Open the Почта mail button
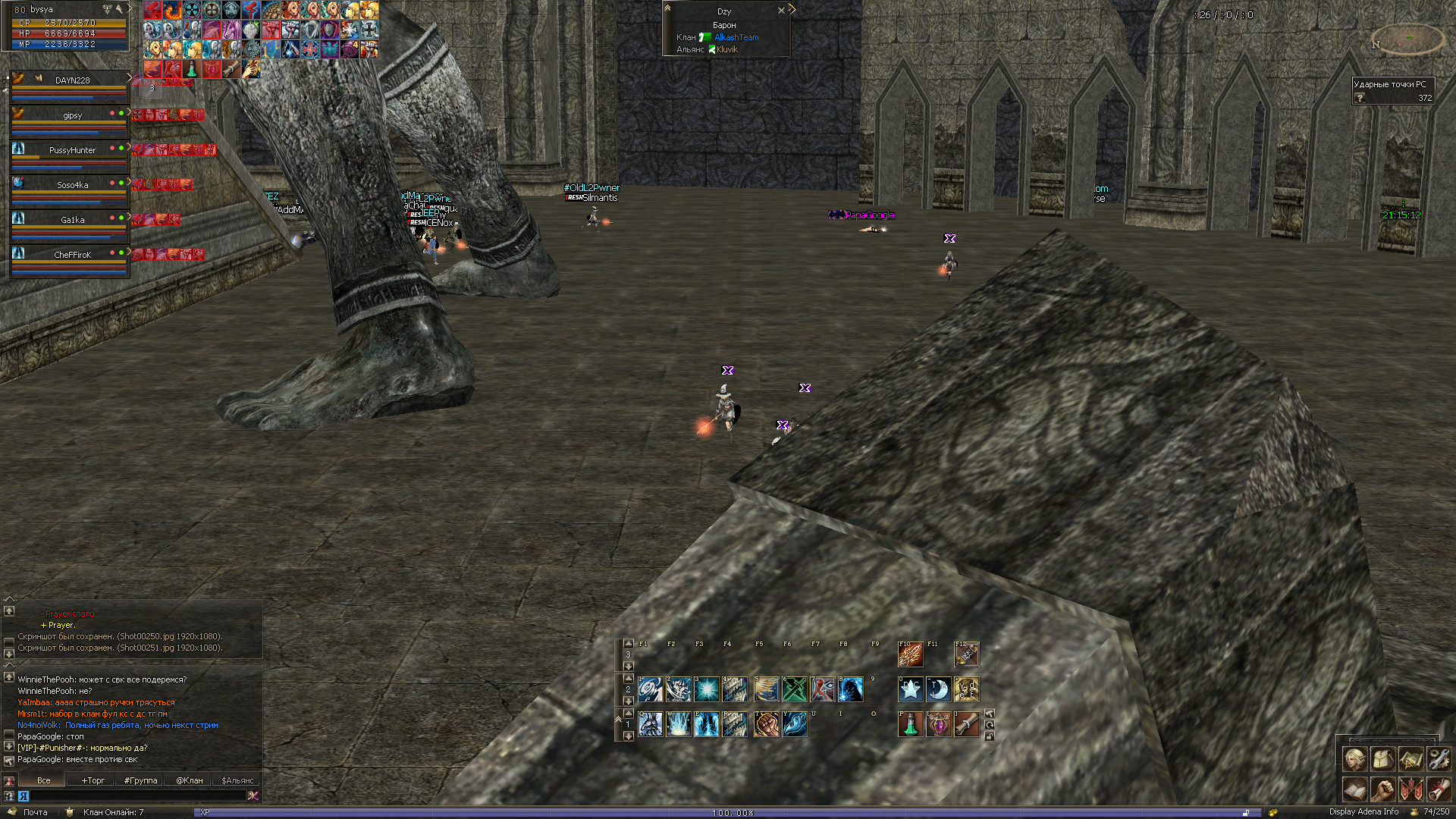 [x=34, y=812]
